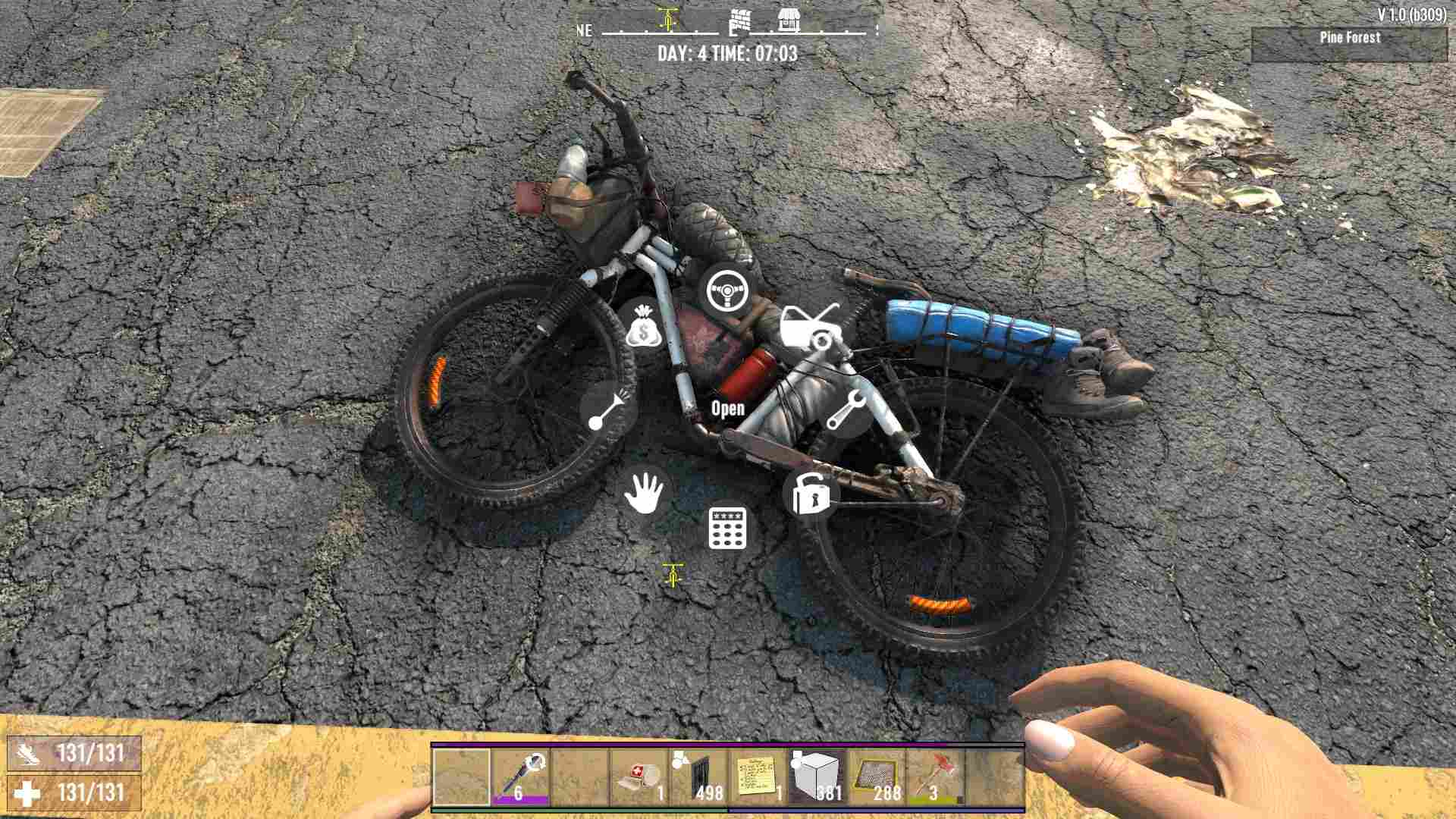Select the metal hatch slot with 288

[875, 777]
